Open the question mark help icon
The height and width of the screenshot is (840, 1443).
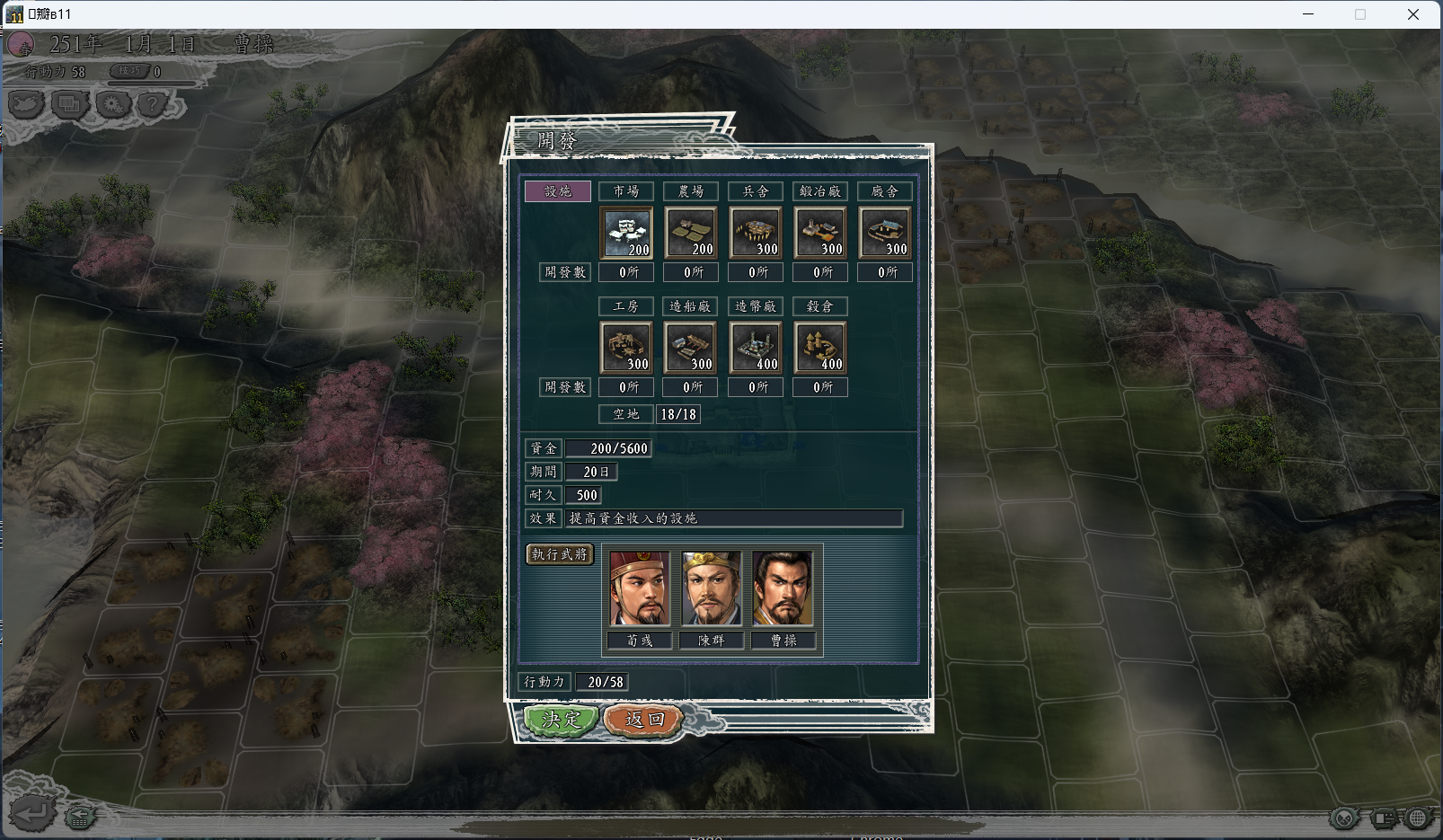pyautogui.click(x=154, y=105)
